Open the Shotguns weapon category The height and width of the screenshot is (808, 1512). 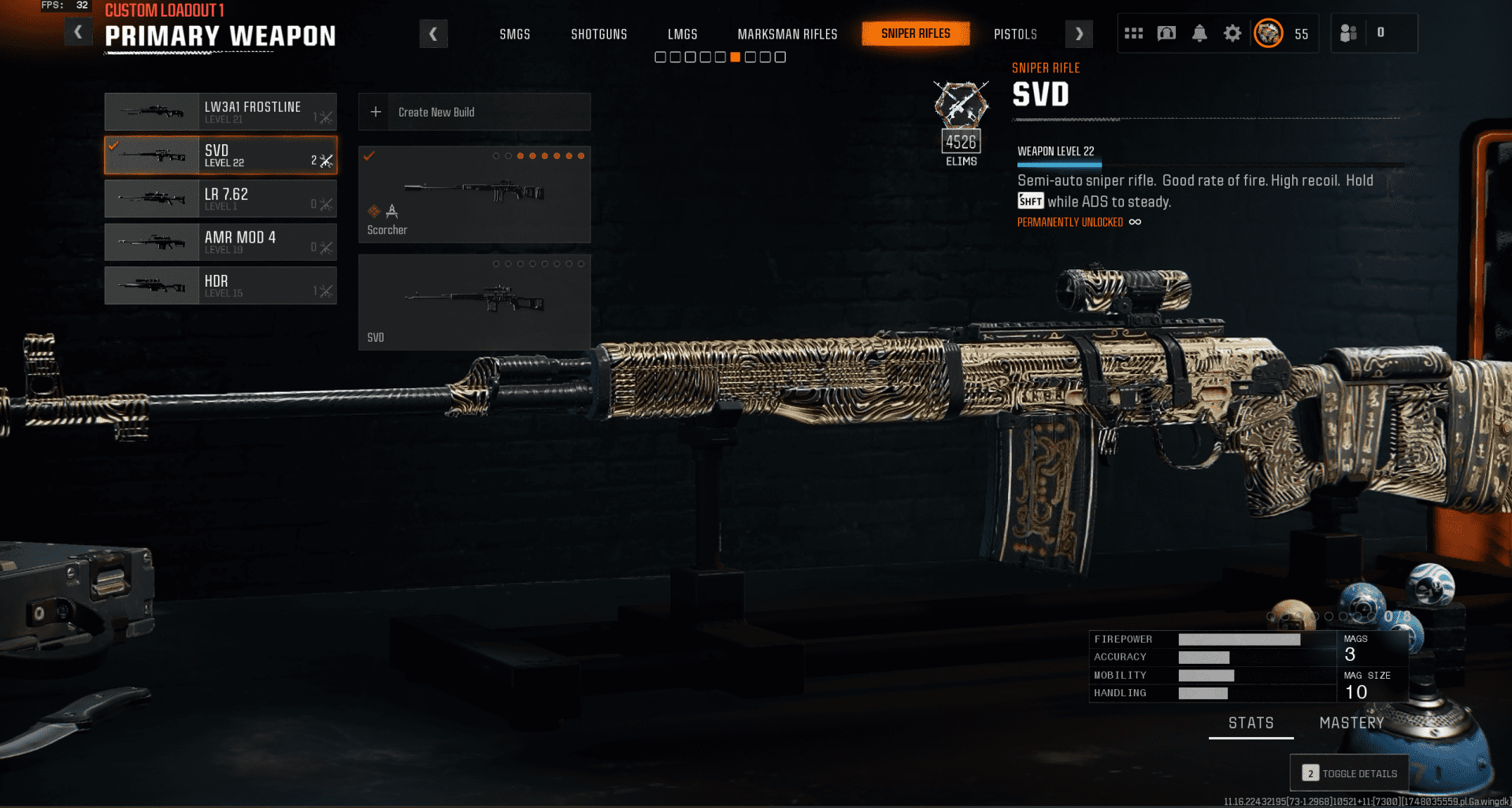pyautogui.click(x=598, y=35)
